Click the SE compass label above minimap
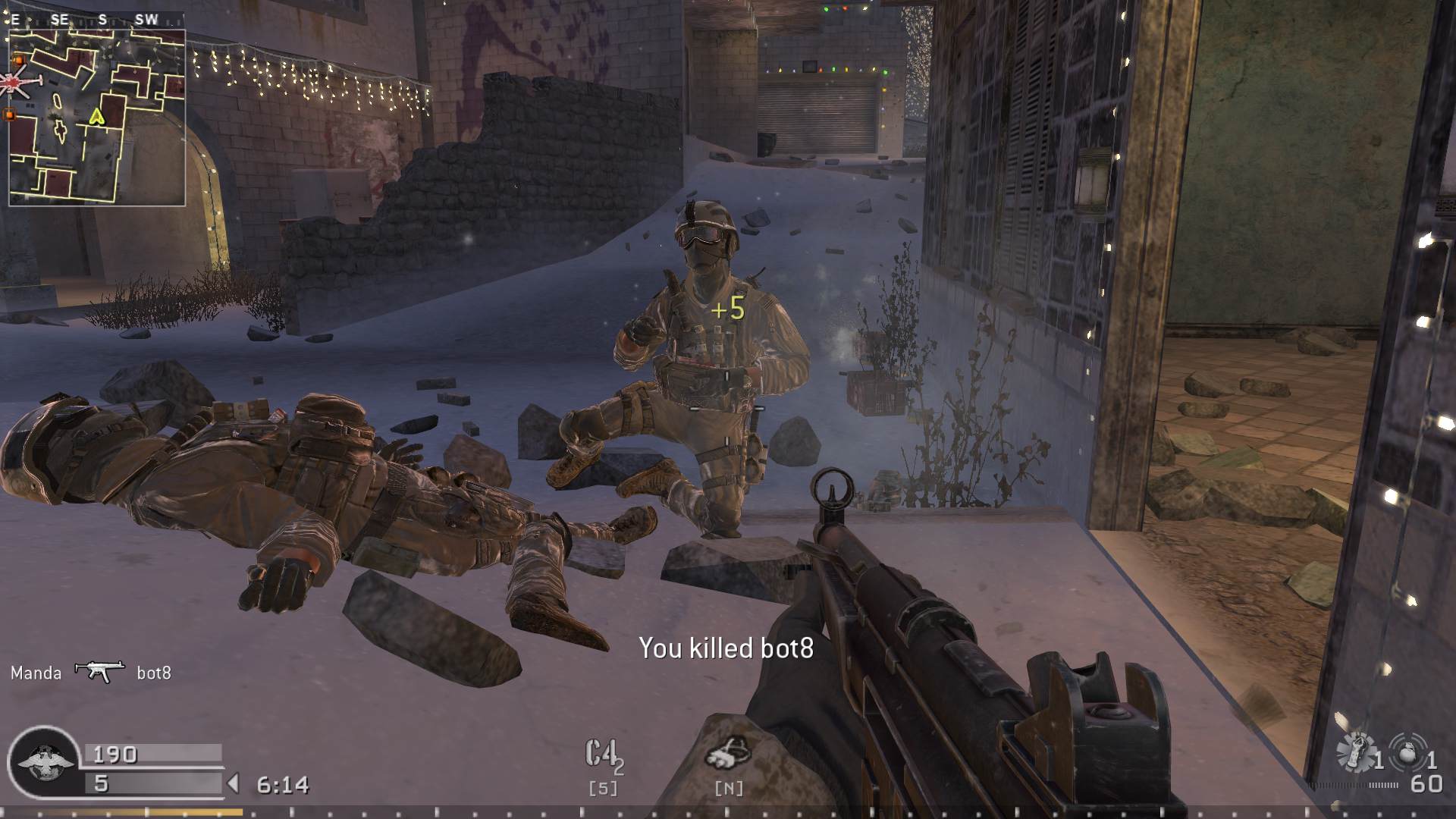The image size is (1456, 819). click(59, 19)
